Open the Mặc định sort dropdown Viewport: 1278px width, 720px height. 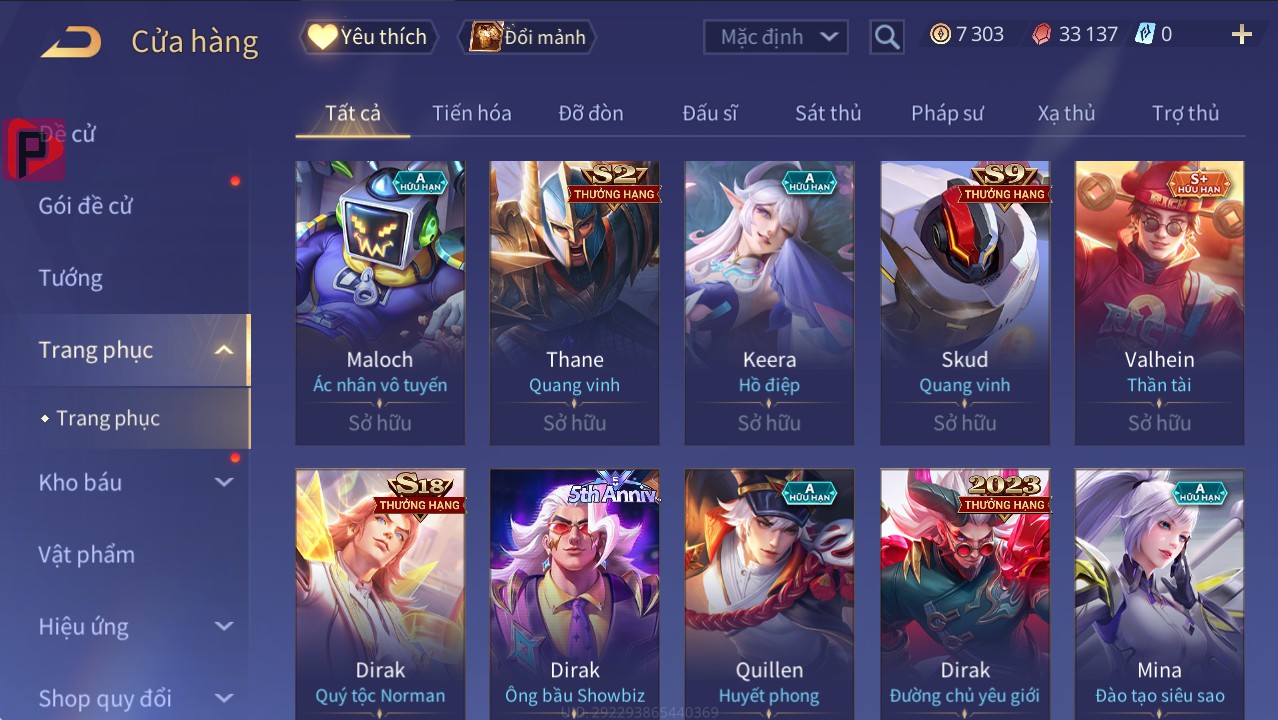(x=775, y=37)
